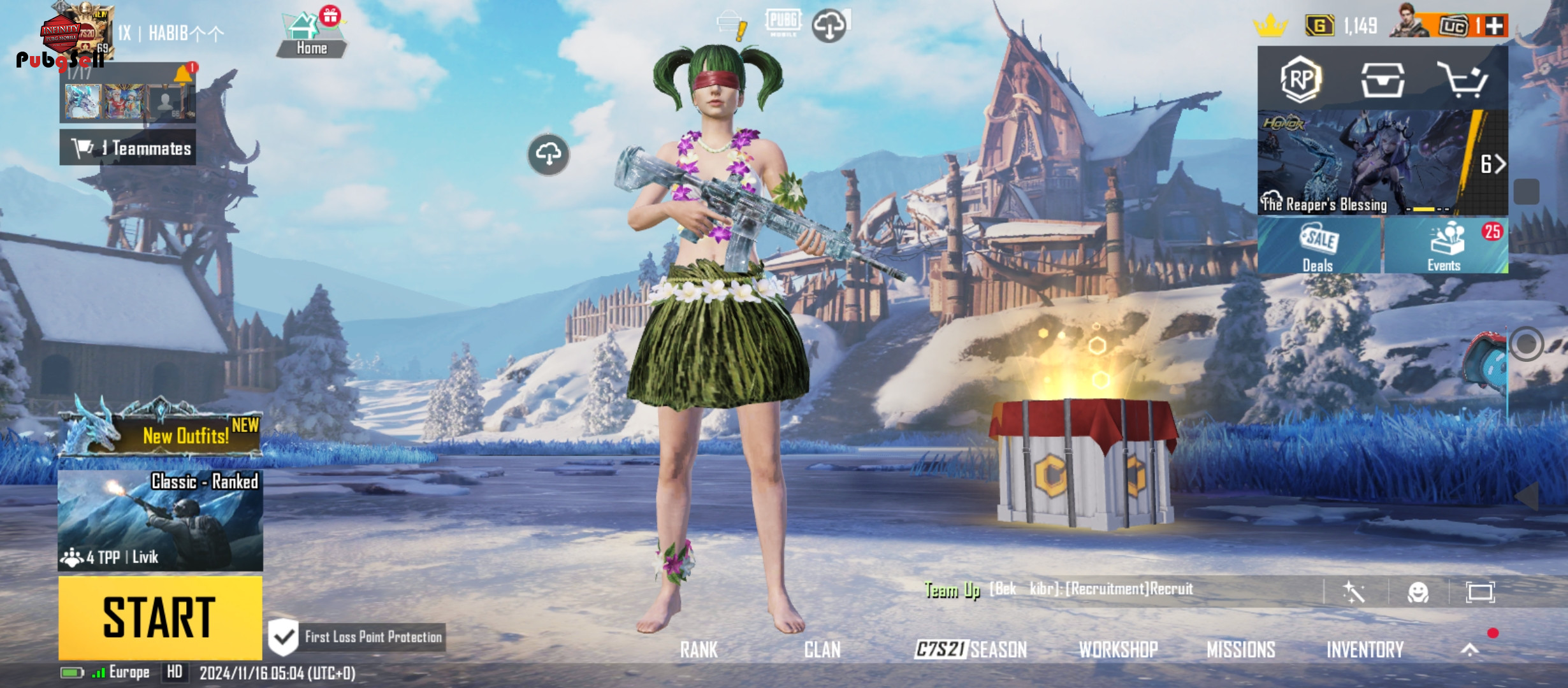Open the MISSIONS menu
Viewport: 1568px width, 688px height.
coord(1240,649)
